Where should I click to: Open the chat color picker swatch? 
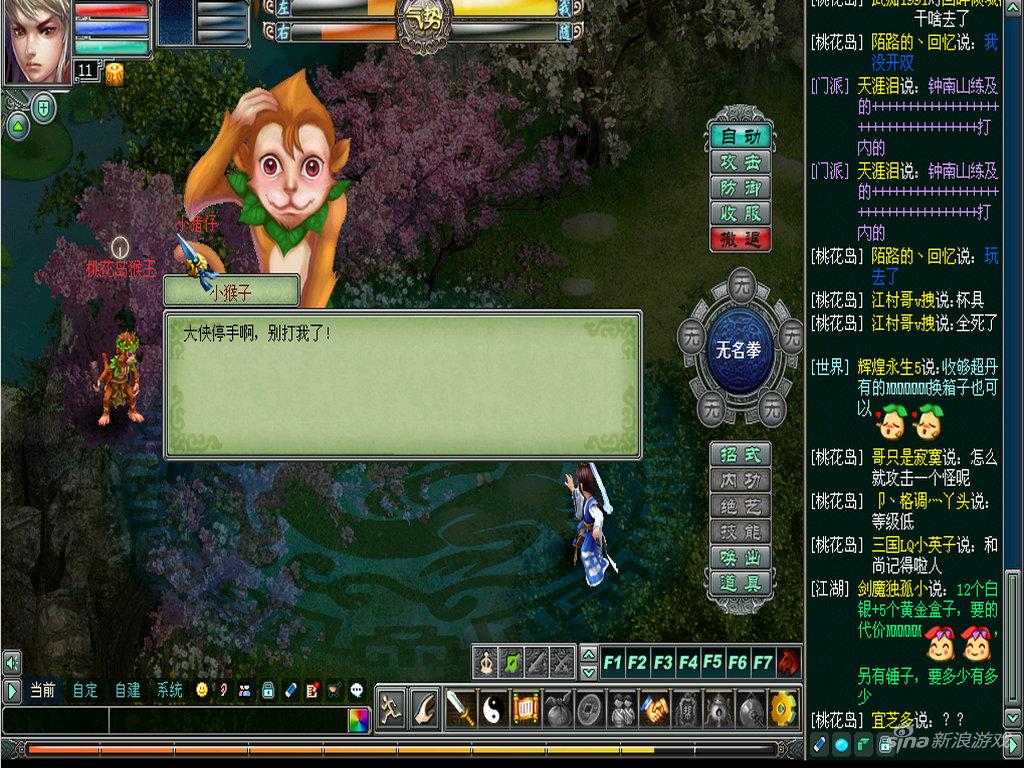click(x=358, y=719)
